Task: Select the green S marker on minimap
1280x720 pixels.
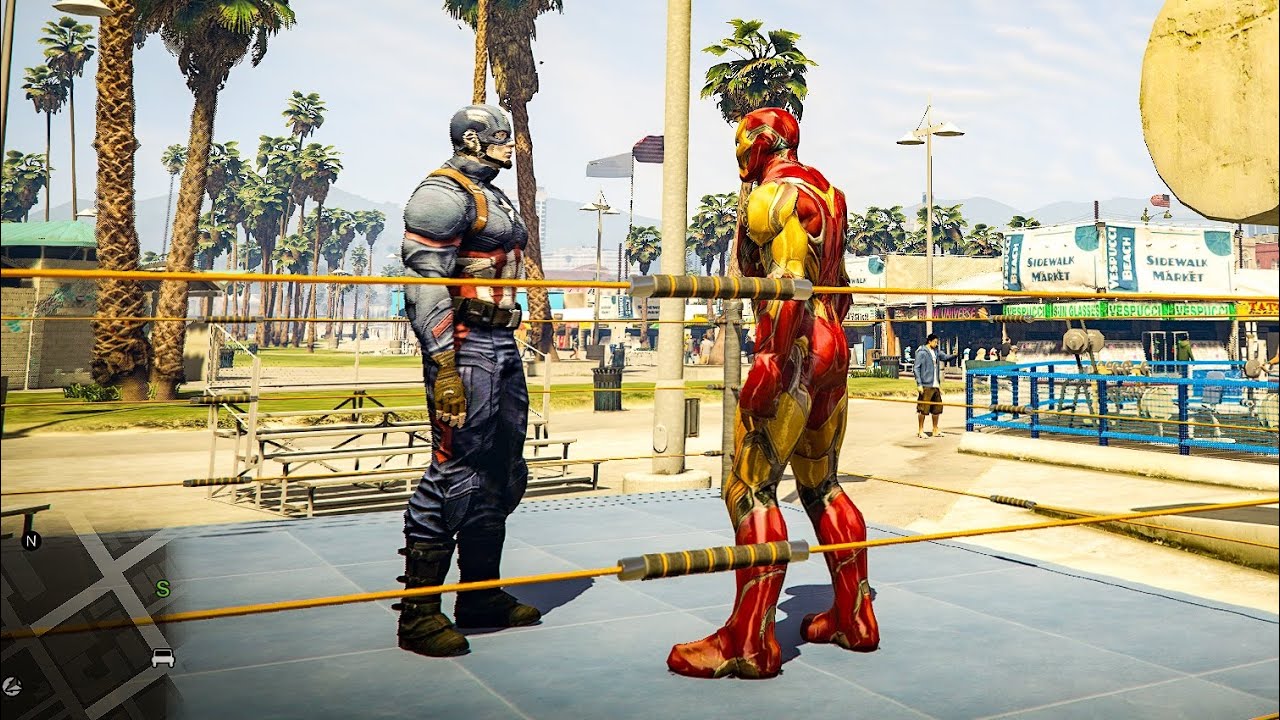Action: pyautogui.click(x=162, y=589)
